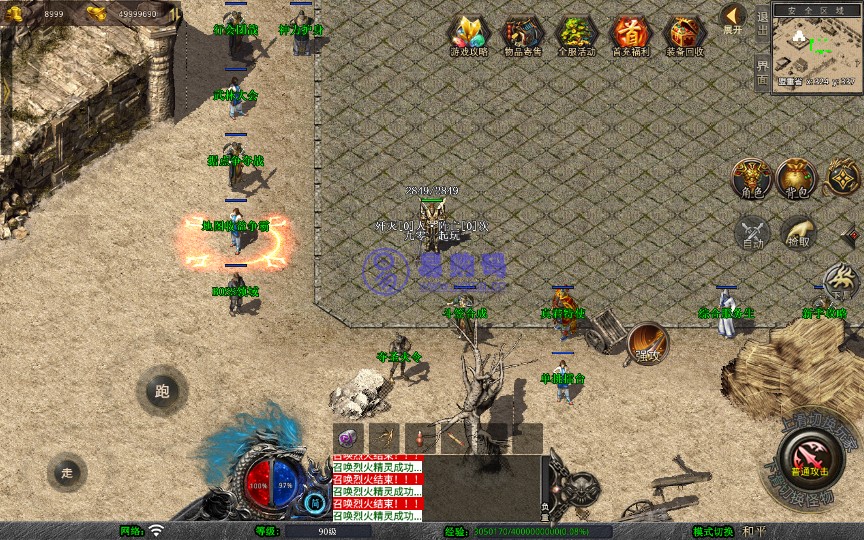Use the purple orb hotbar item
864x540 pixels.
click(348, 438)
